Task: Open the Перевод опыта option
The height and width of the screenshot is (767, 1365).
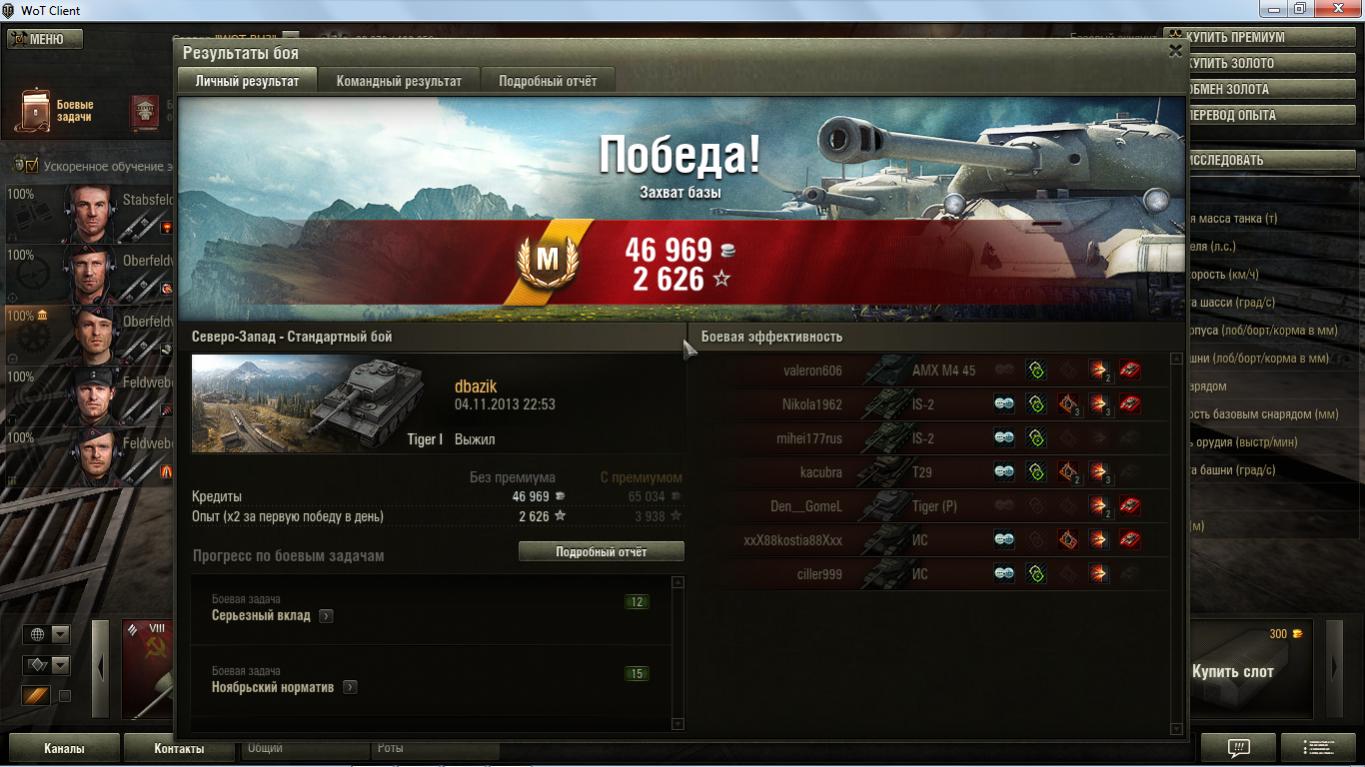Action: click(x=1258, y=115)
